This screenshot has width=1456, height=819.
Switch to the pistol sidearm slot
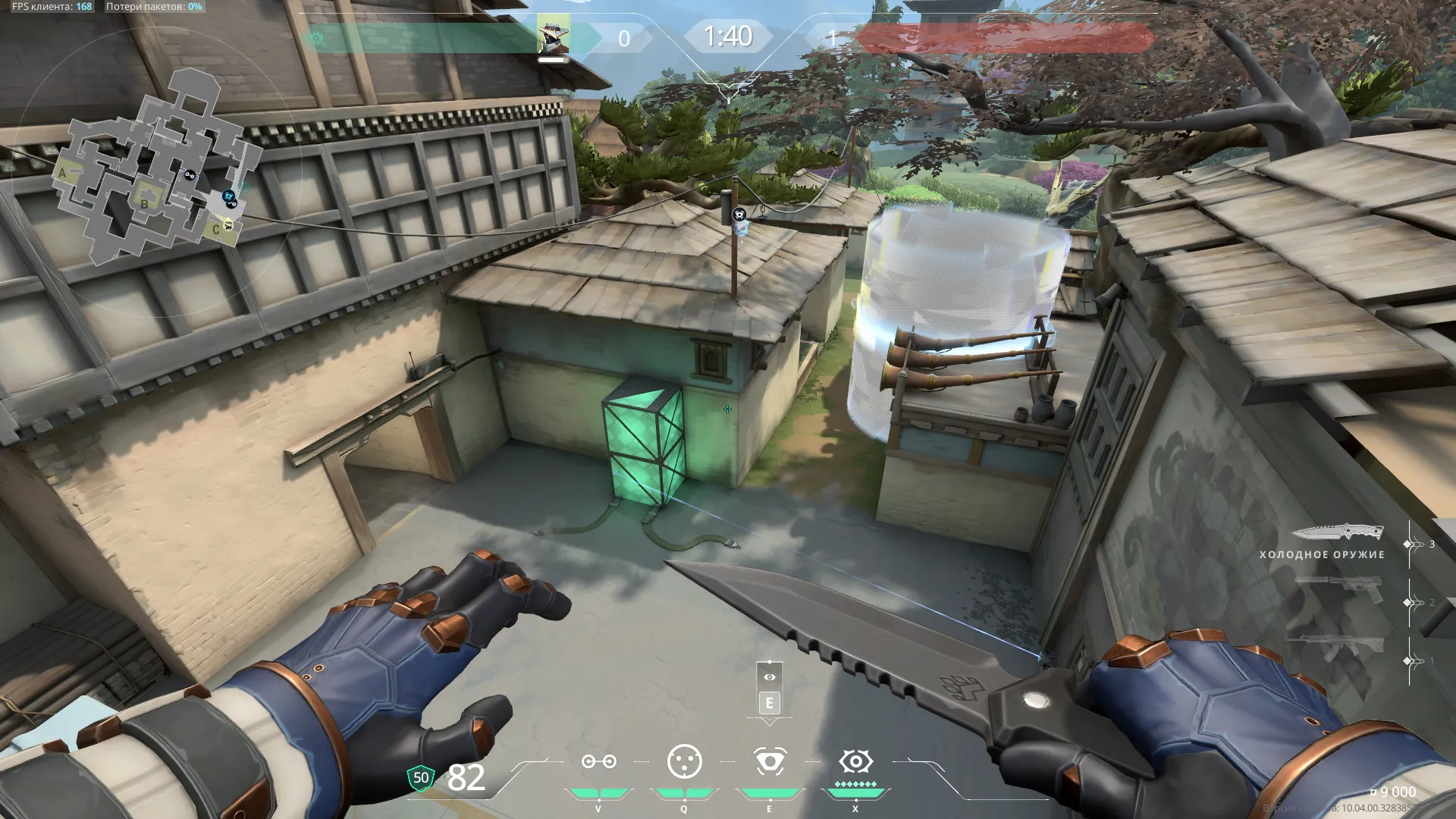1339,589
